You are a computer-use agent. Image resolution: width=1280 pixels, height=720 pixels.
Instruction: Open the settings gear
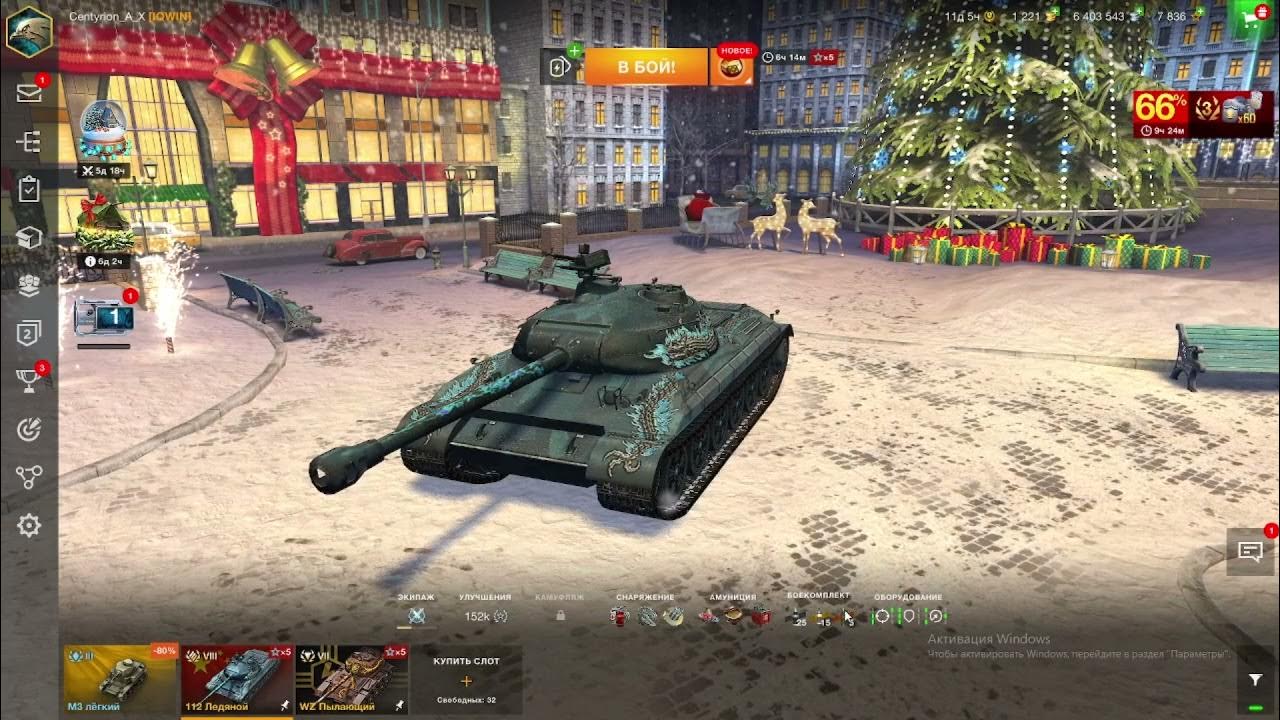[x=29, y=524]
